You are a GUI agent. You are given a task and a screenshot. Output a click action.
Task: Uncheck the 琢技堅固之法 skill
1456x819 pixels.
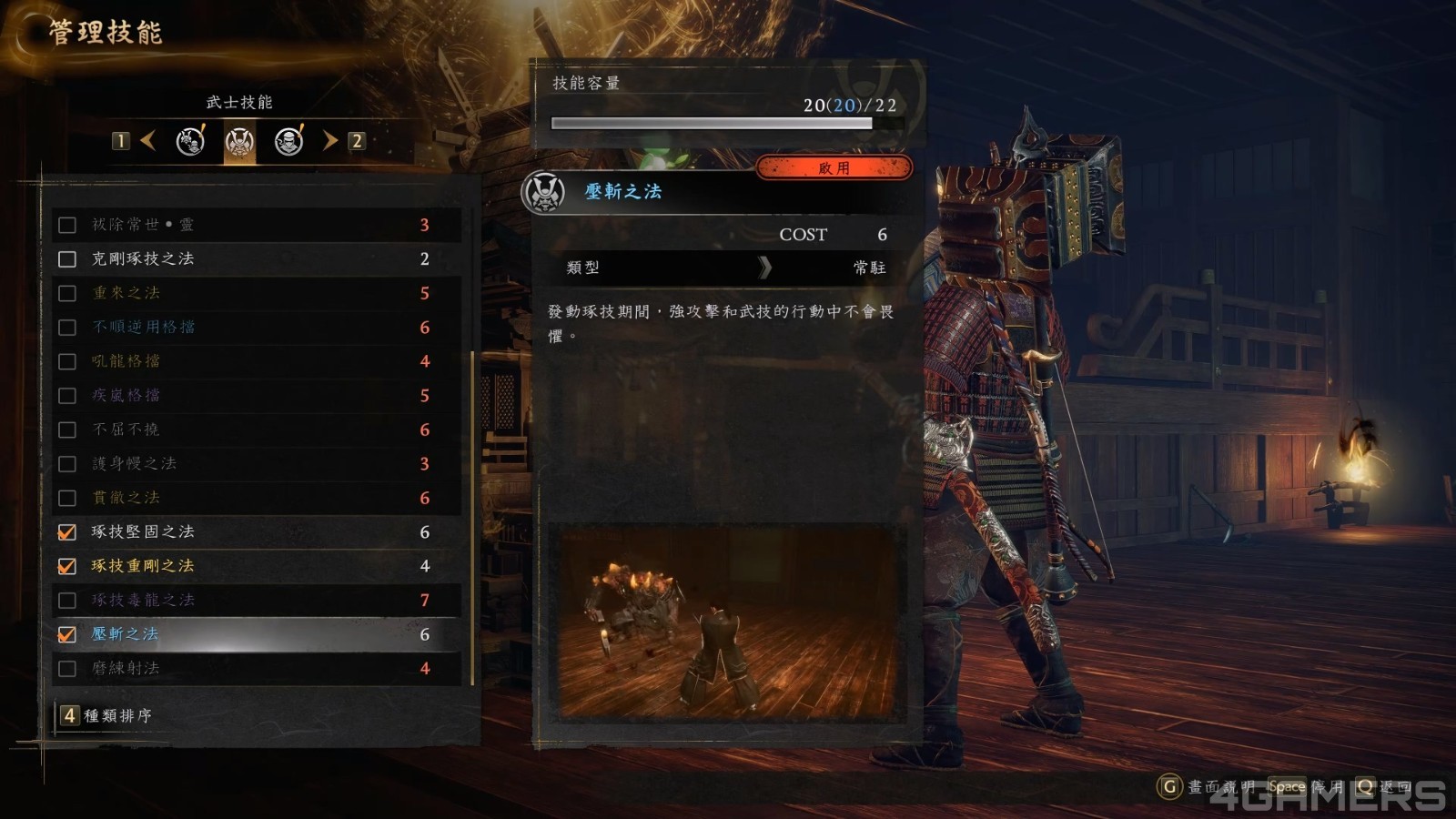coord(67,532)
